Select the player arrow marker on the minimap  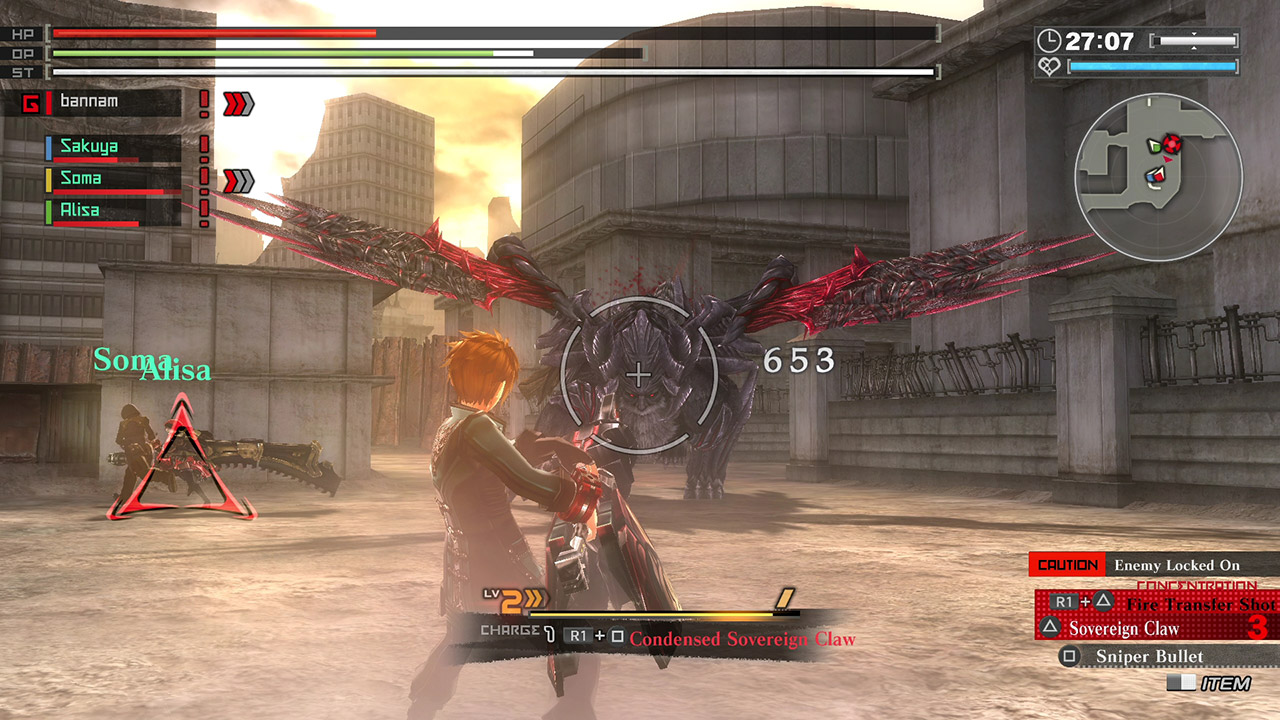tap(1167, 159)
